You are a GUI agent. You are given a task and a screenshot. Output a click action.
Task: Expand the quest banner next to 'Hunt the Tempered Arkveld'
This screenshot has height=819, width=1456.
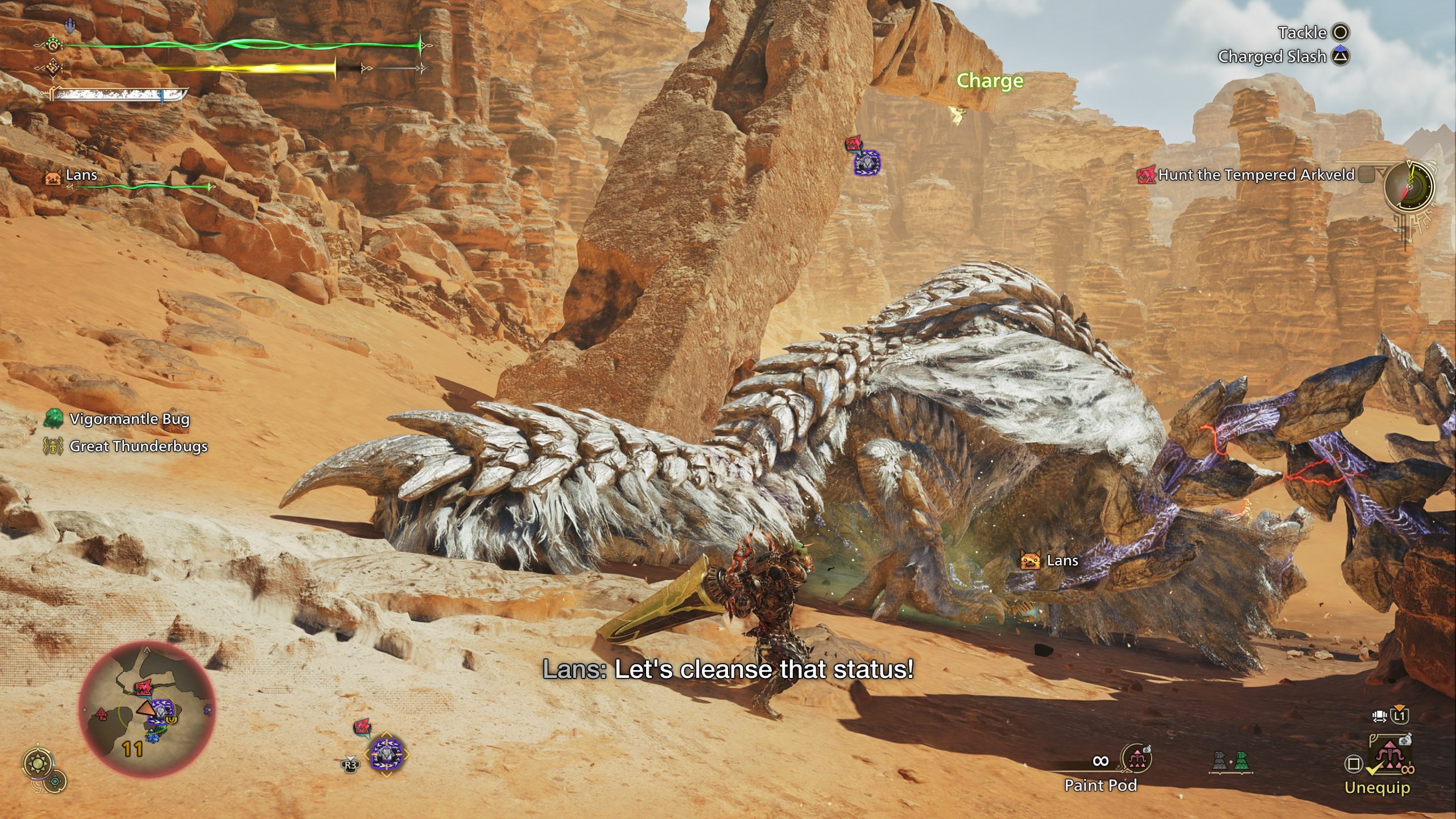tap(1366, 175)
